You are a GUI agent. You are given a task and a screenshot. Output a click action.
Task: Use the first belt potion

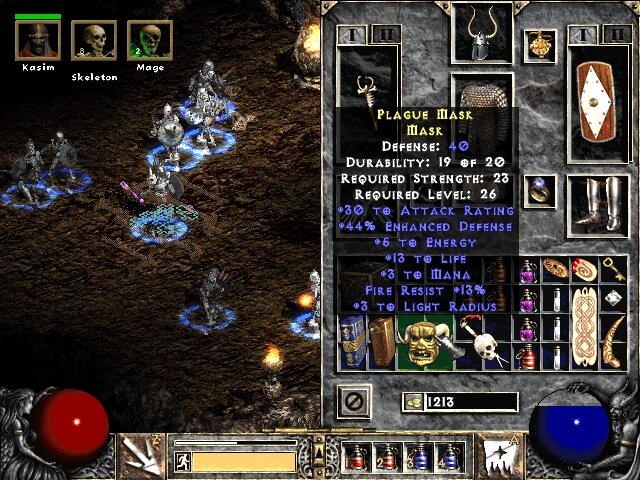coord(355,457)
